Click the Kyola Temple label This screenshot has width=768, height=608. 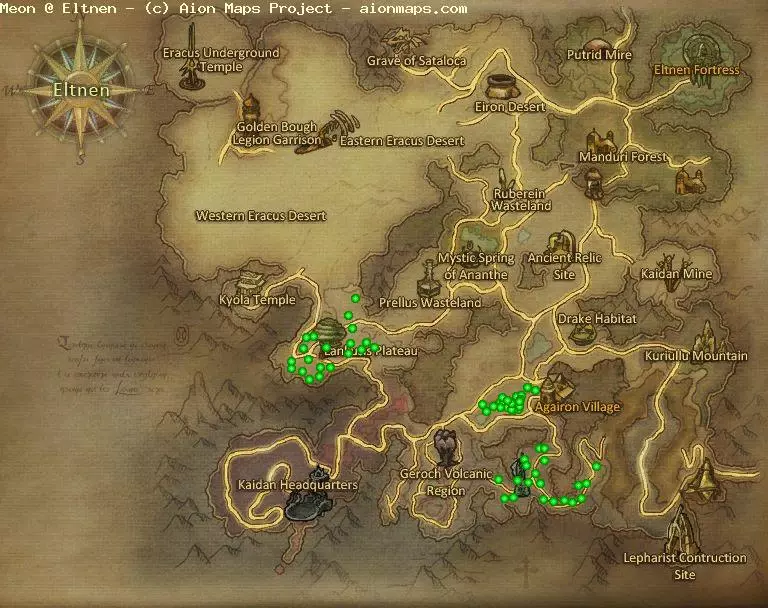coord(257,300)
